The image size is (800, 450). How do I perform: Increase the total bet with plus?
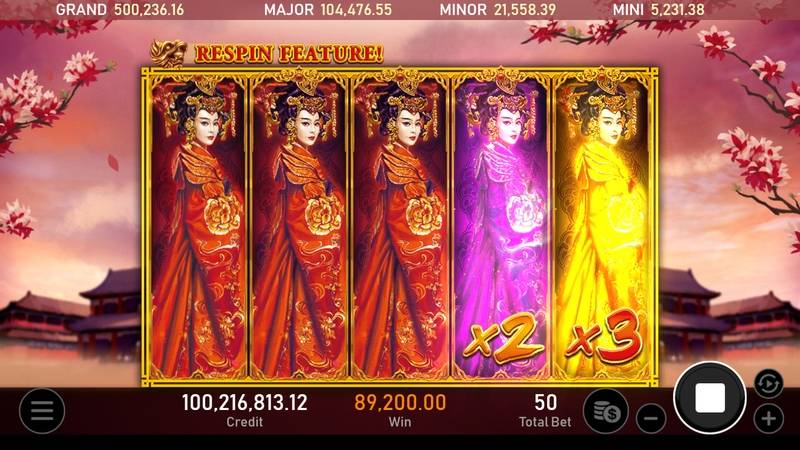click(768, 418)
